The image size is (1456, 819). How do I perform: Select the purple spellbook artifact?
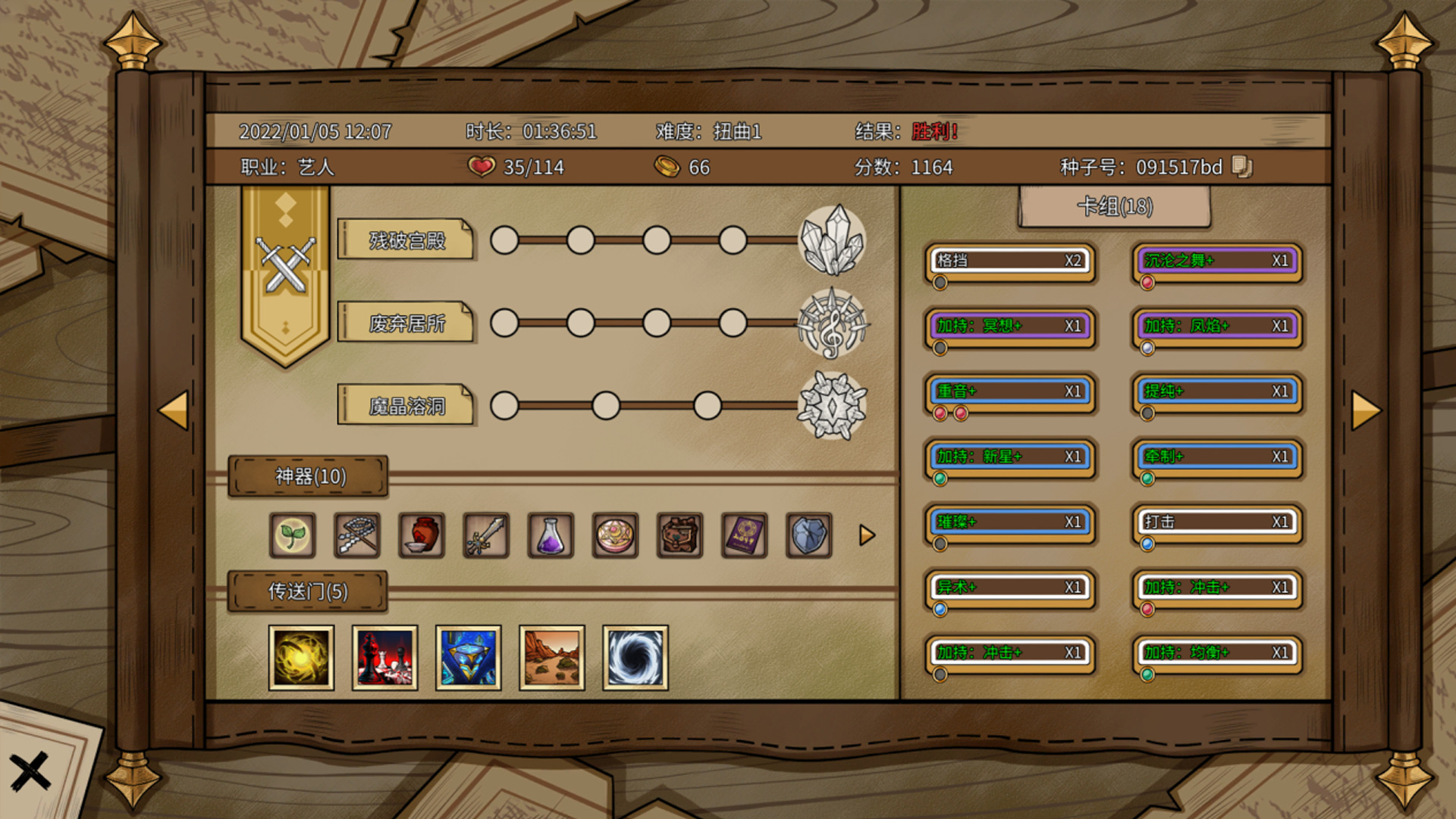[x=744, y=535]
